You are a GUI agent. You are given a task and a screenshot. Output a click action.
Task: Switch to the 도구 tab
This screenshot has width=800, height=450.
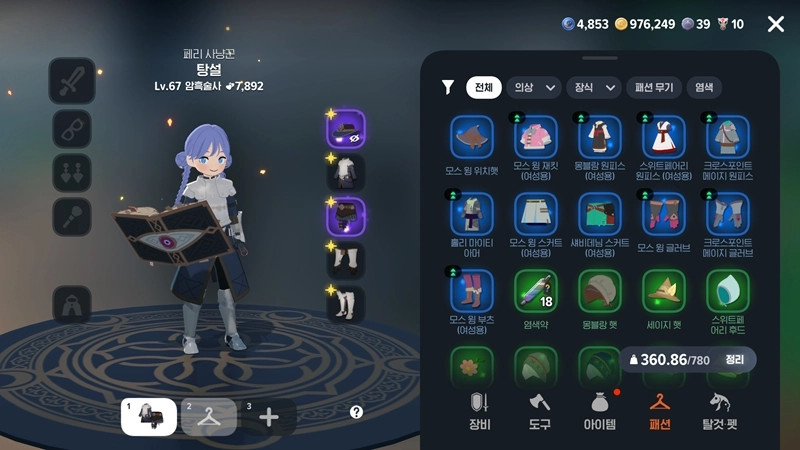coord(541,411)
